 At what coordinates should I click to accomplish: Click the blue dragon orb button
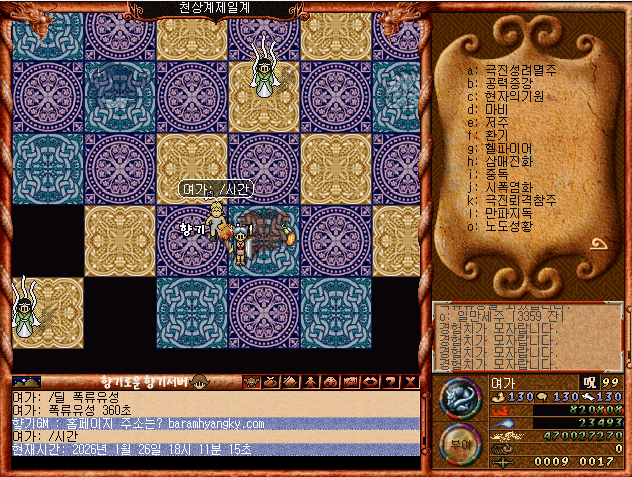click(460, 399)
